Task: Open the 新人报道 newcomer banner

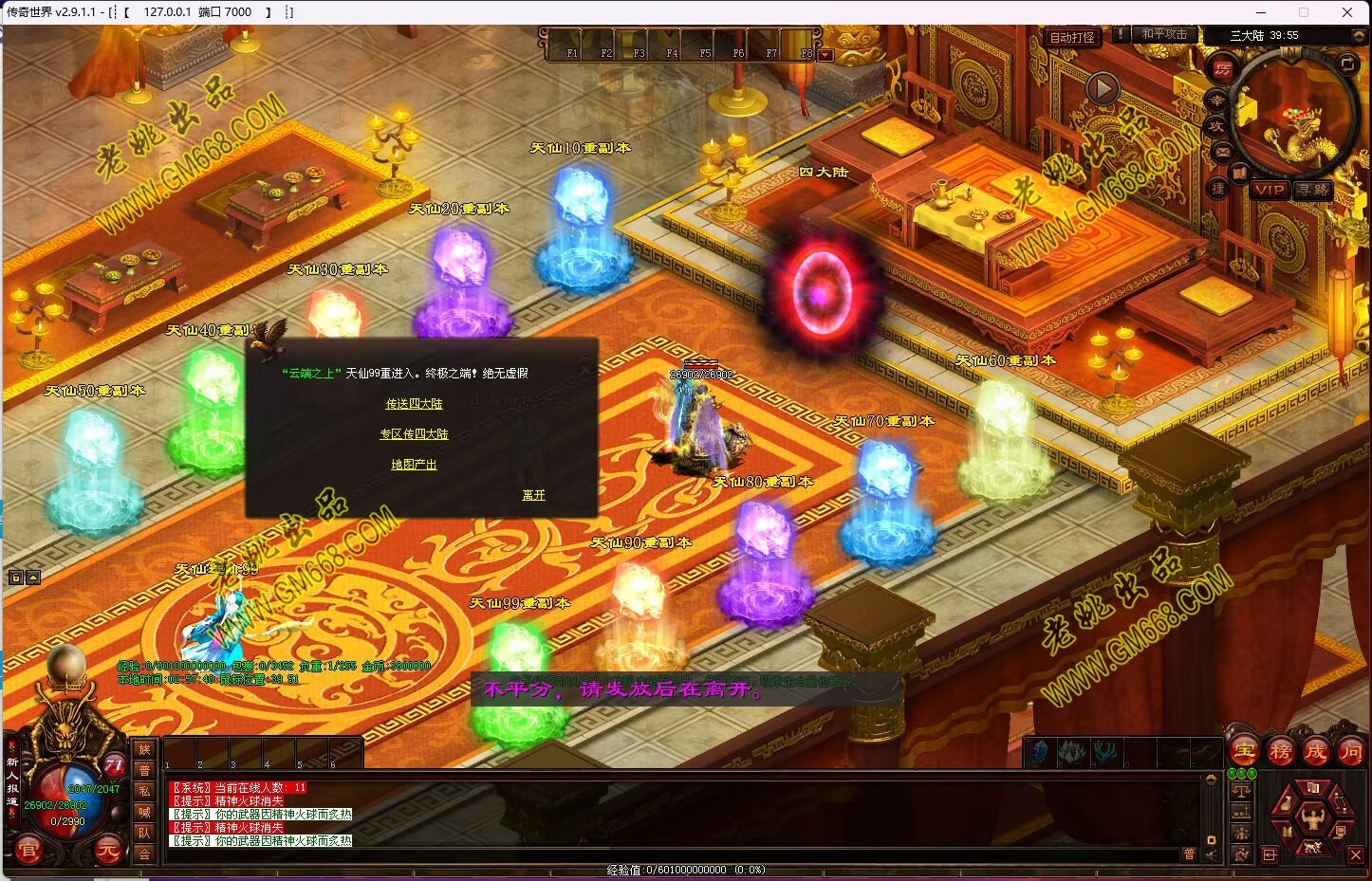Action: click(x=12, y=781)
